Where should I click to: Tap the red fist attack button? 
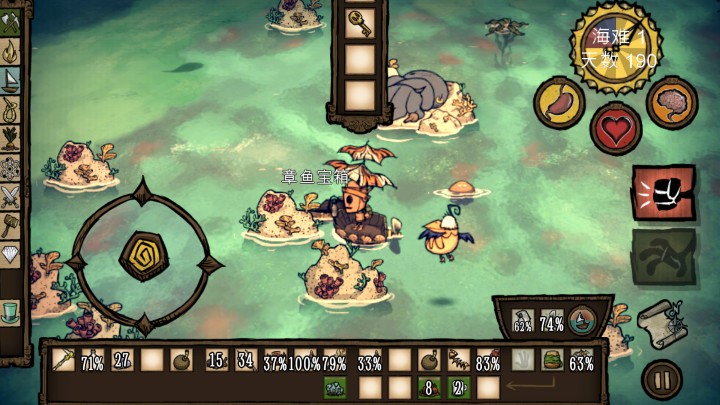tap(661, 190)
